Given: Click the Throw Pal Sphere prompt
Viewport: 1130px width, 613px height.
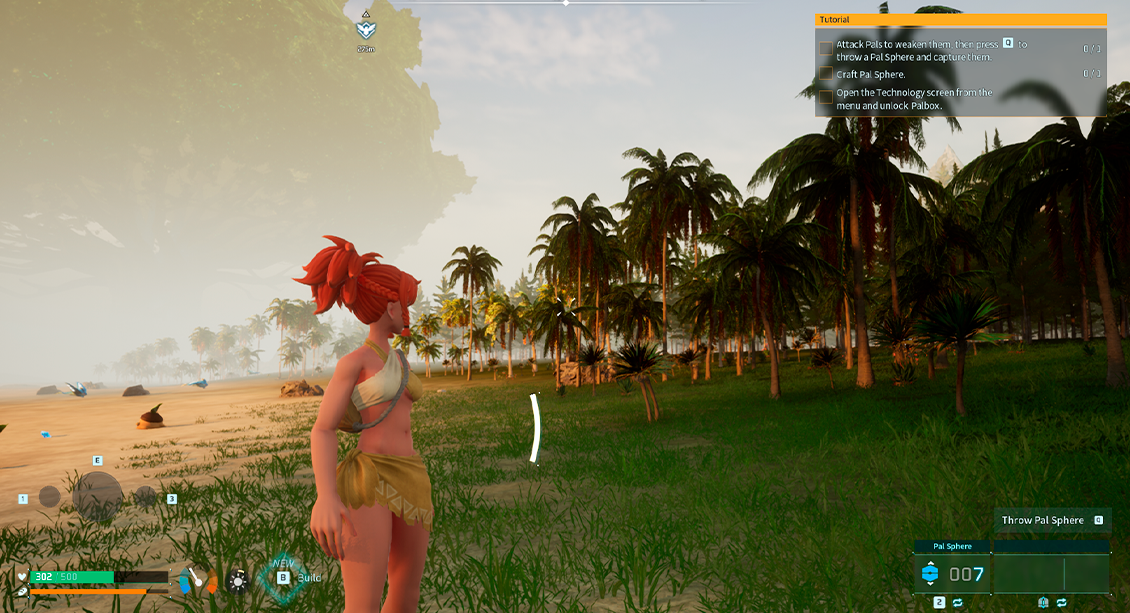Looking at the screenshot, I should coord(1049,520).
